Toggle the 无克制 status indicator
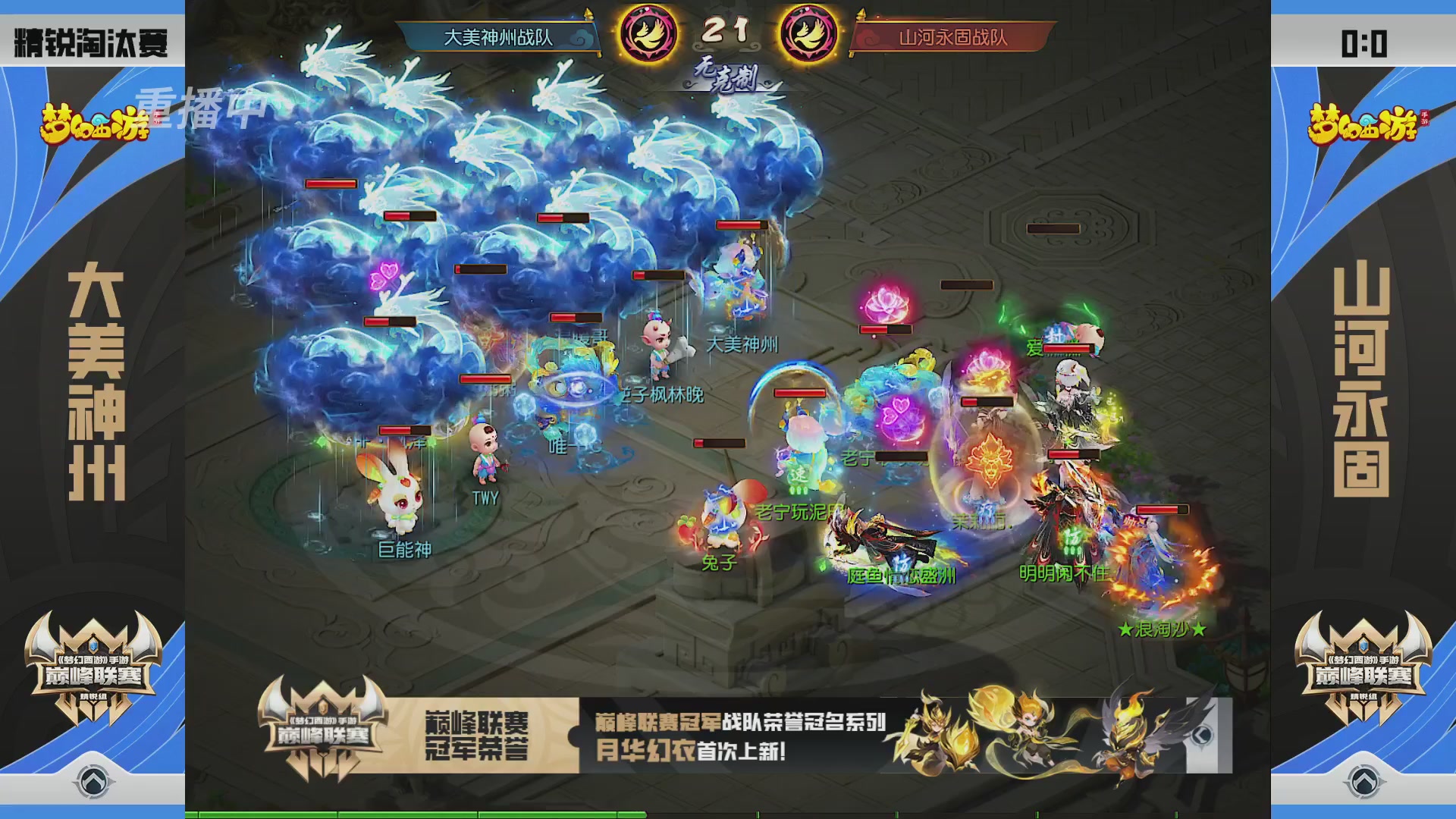1456x819 pixels. (728, 73)
